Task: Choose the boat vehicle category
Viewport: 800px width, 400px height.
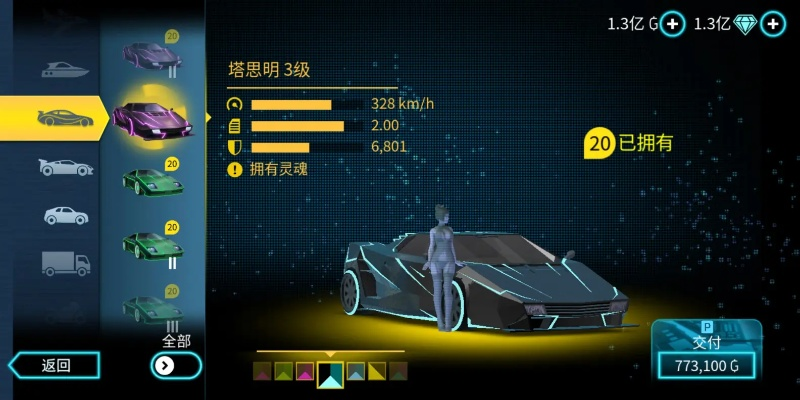Action: pos(65,70)
